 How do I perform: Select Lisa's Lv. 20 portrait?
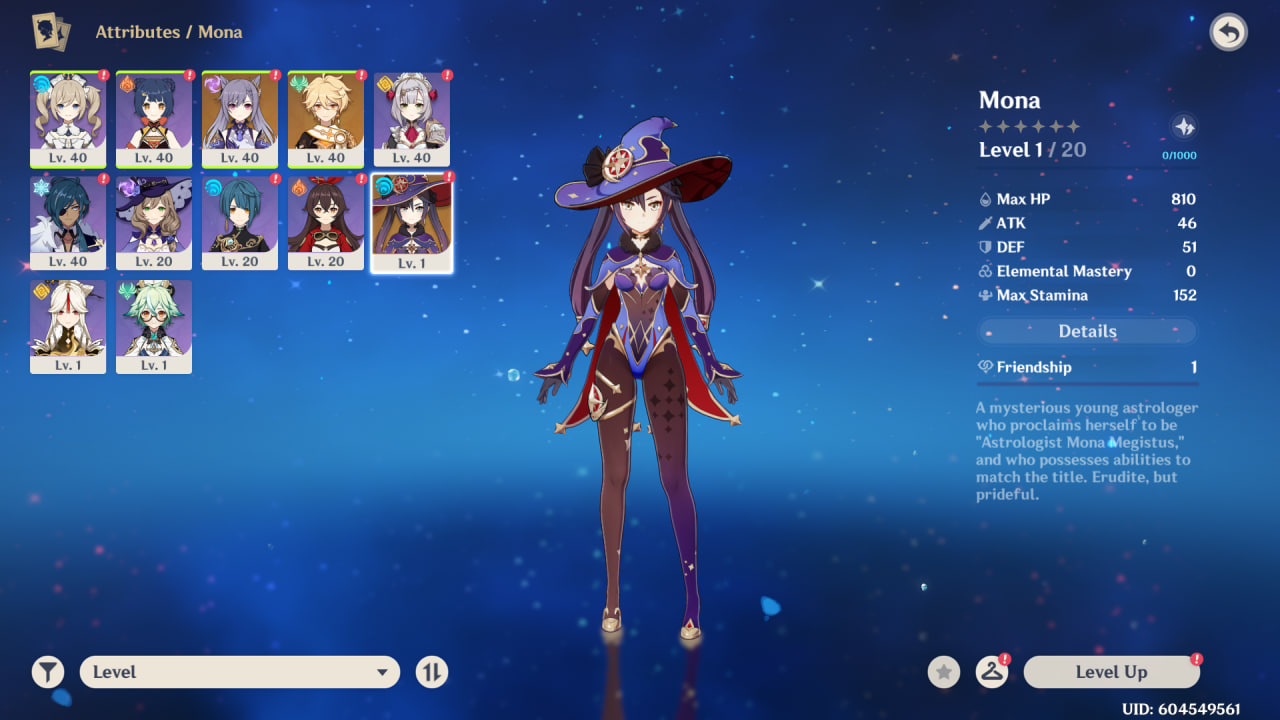[154, 222]
